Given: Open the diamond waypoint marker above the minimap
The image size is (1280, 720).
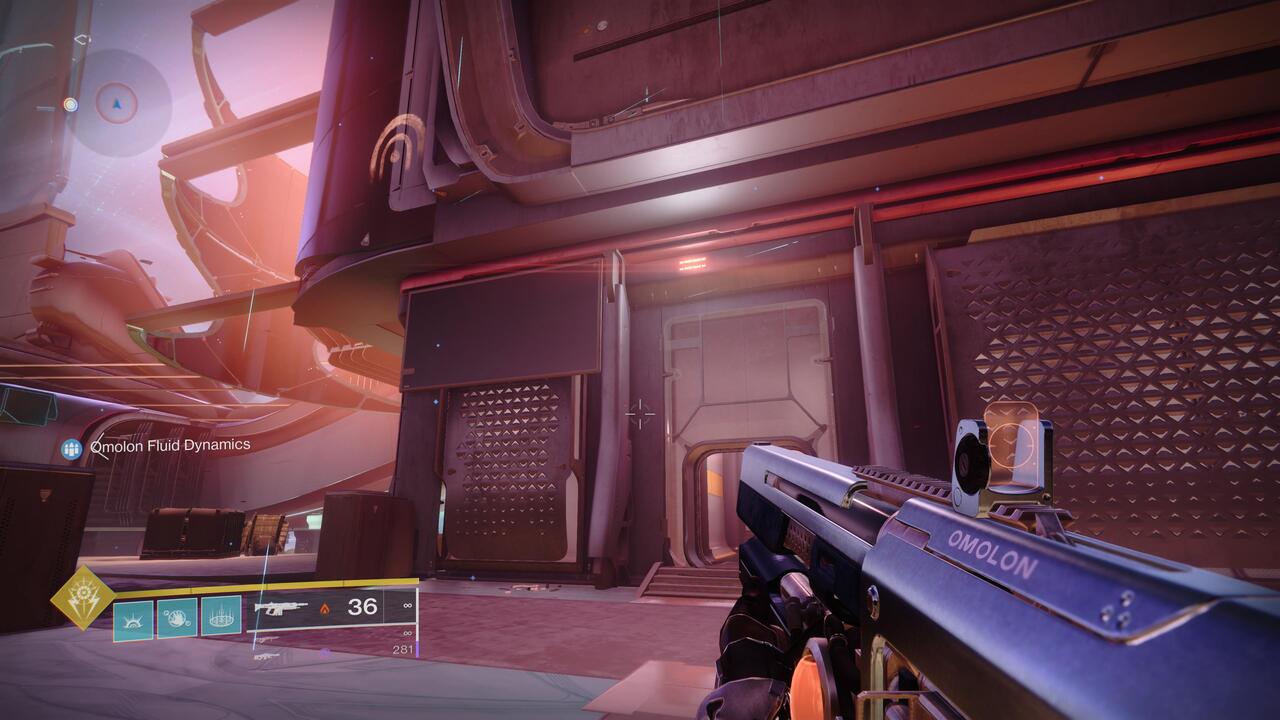Looking at the screenshot, I should (83, 39).
